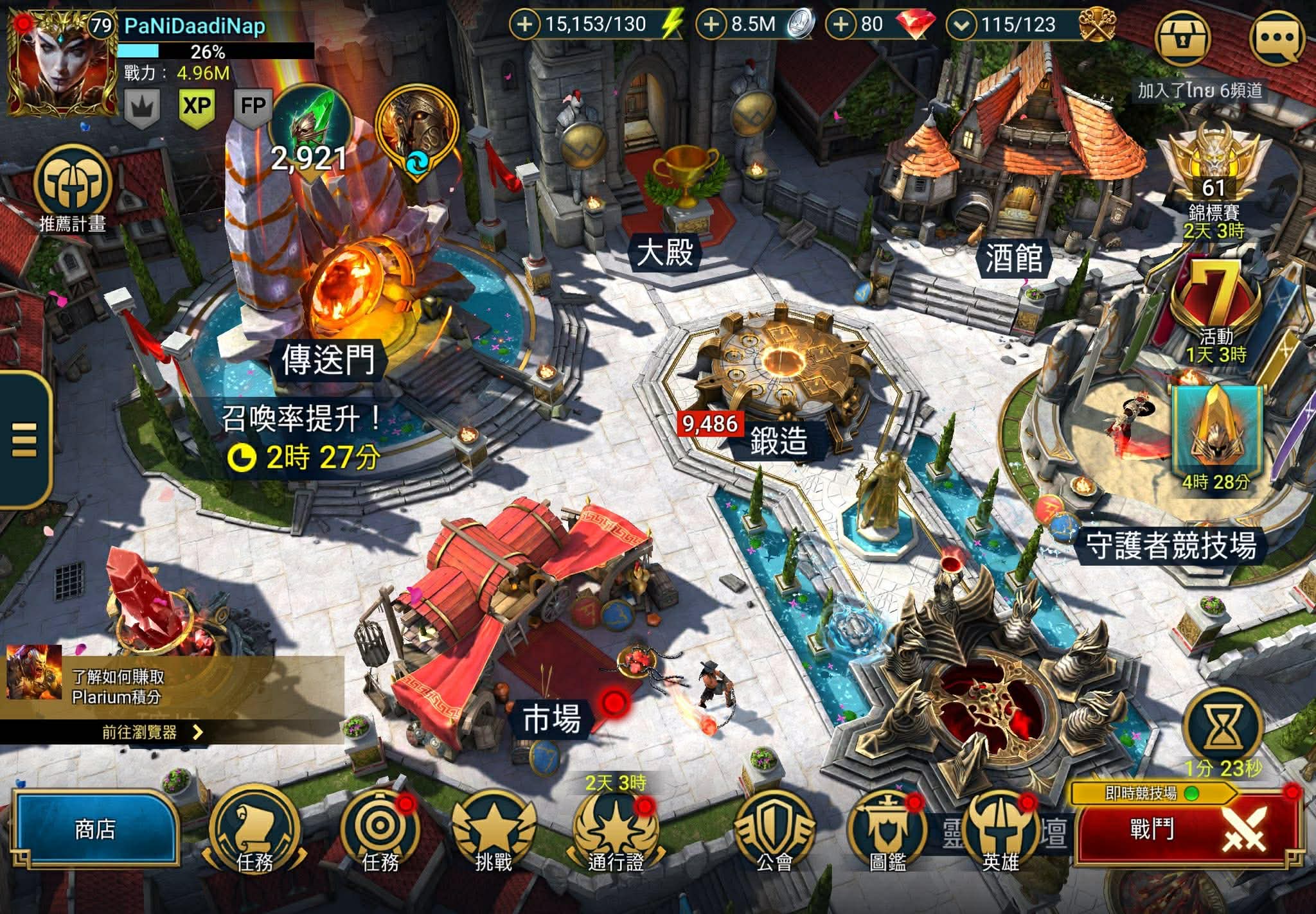1316x914 pixels.
Task: Open the treasure chest inbox icon
Action: pos(1183,37)
